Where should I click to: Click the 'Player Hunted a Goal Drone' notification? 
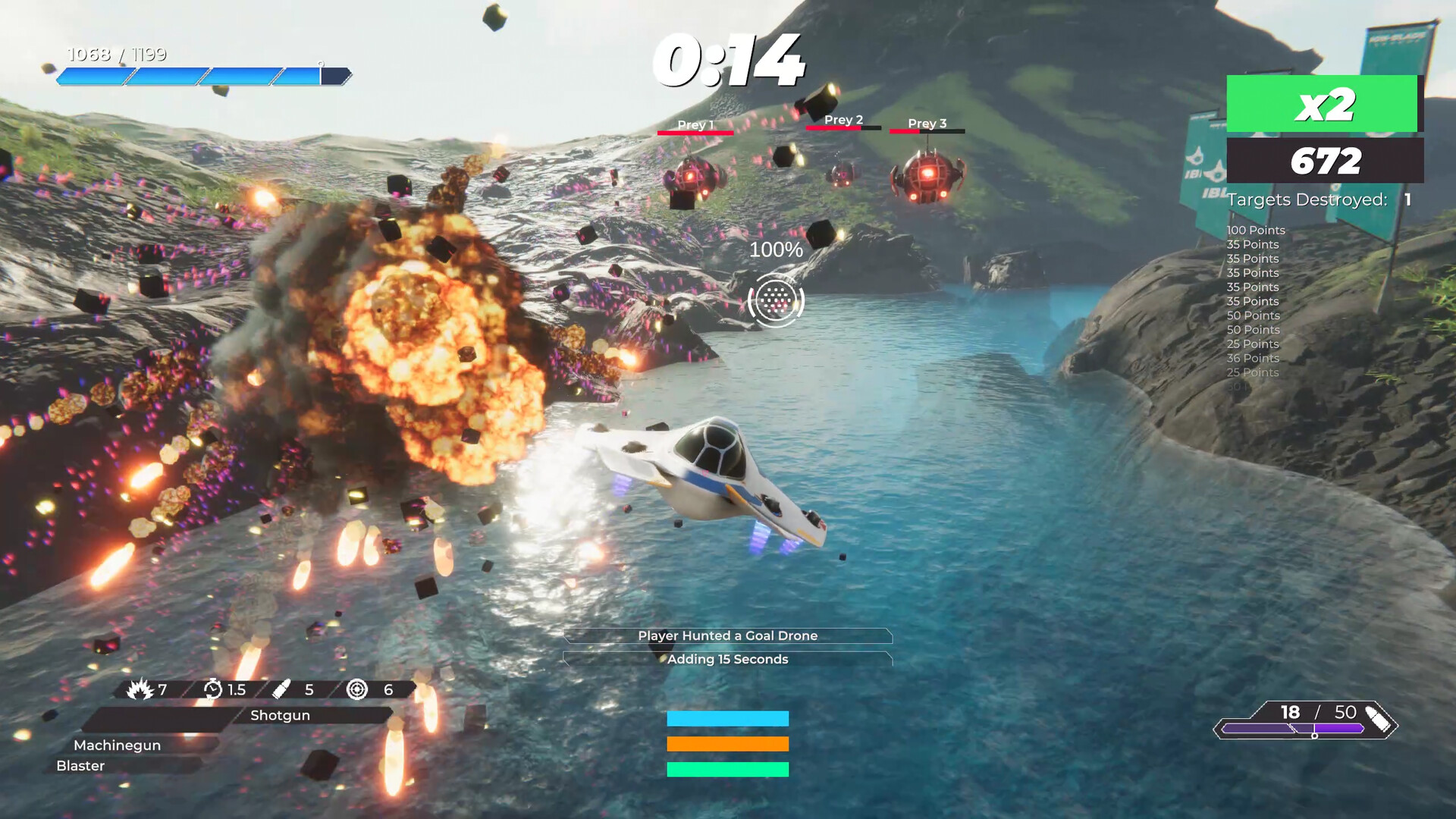point(728,636)
